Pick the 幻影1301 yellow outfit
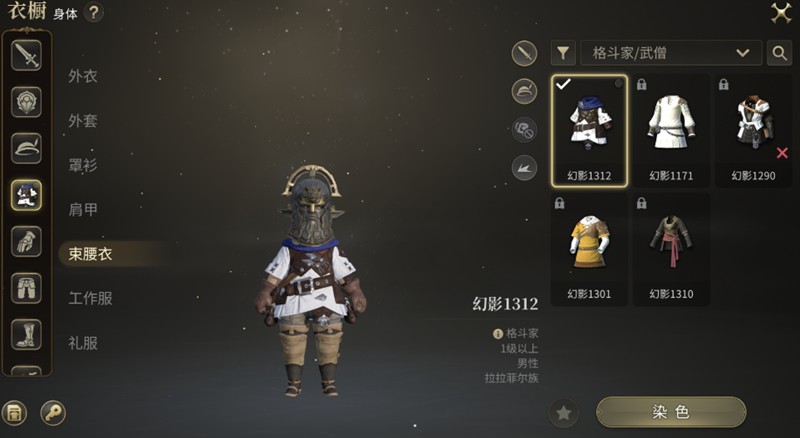Image resolution: width=800 pixels, height=438 pixels. coord(589,248)
